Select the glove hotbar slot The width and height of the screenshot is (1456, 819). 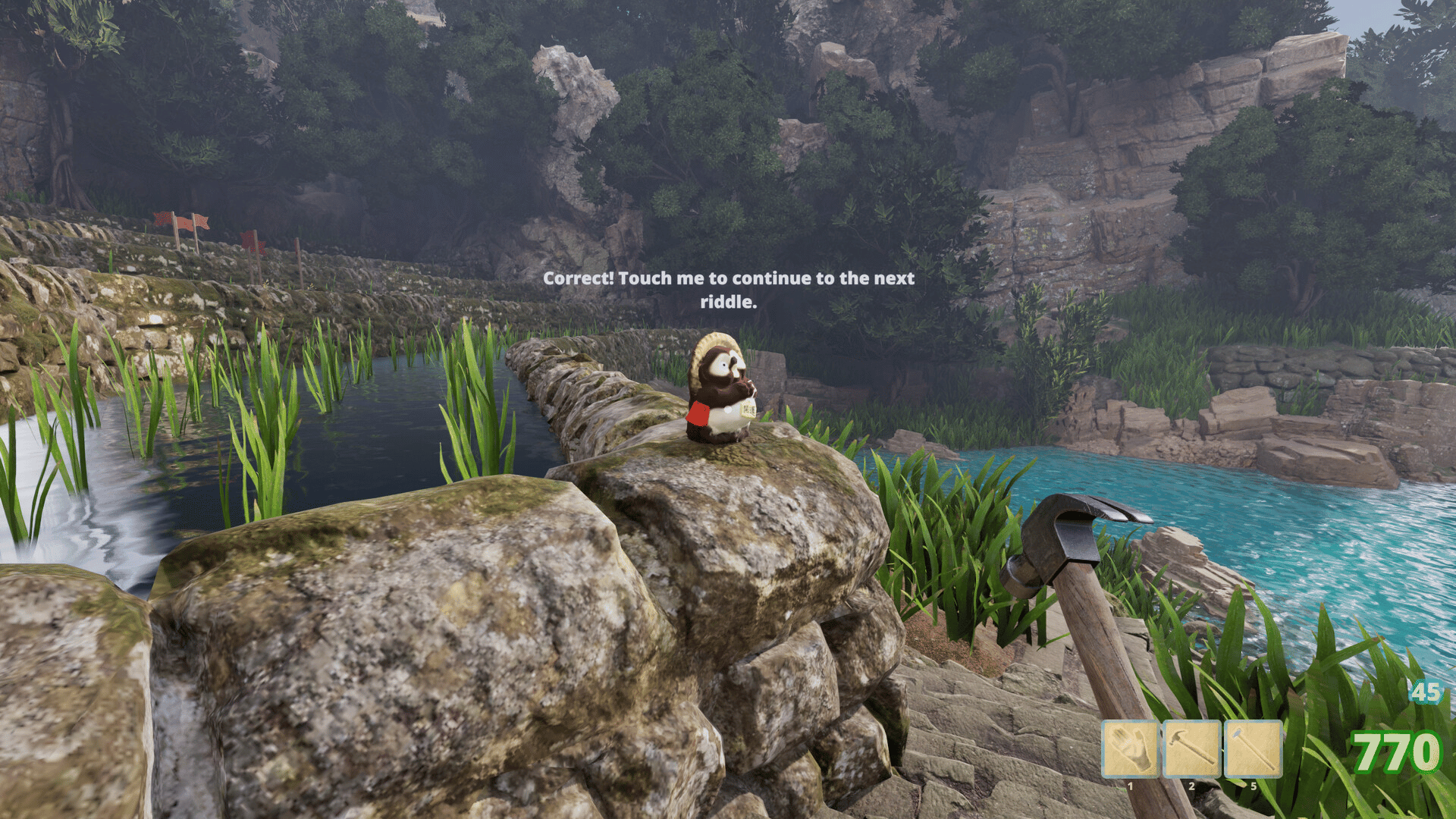pyautogui.click(x=1130, y=749)
